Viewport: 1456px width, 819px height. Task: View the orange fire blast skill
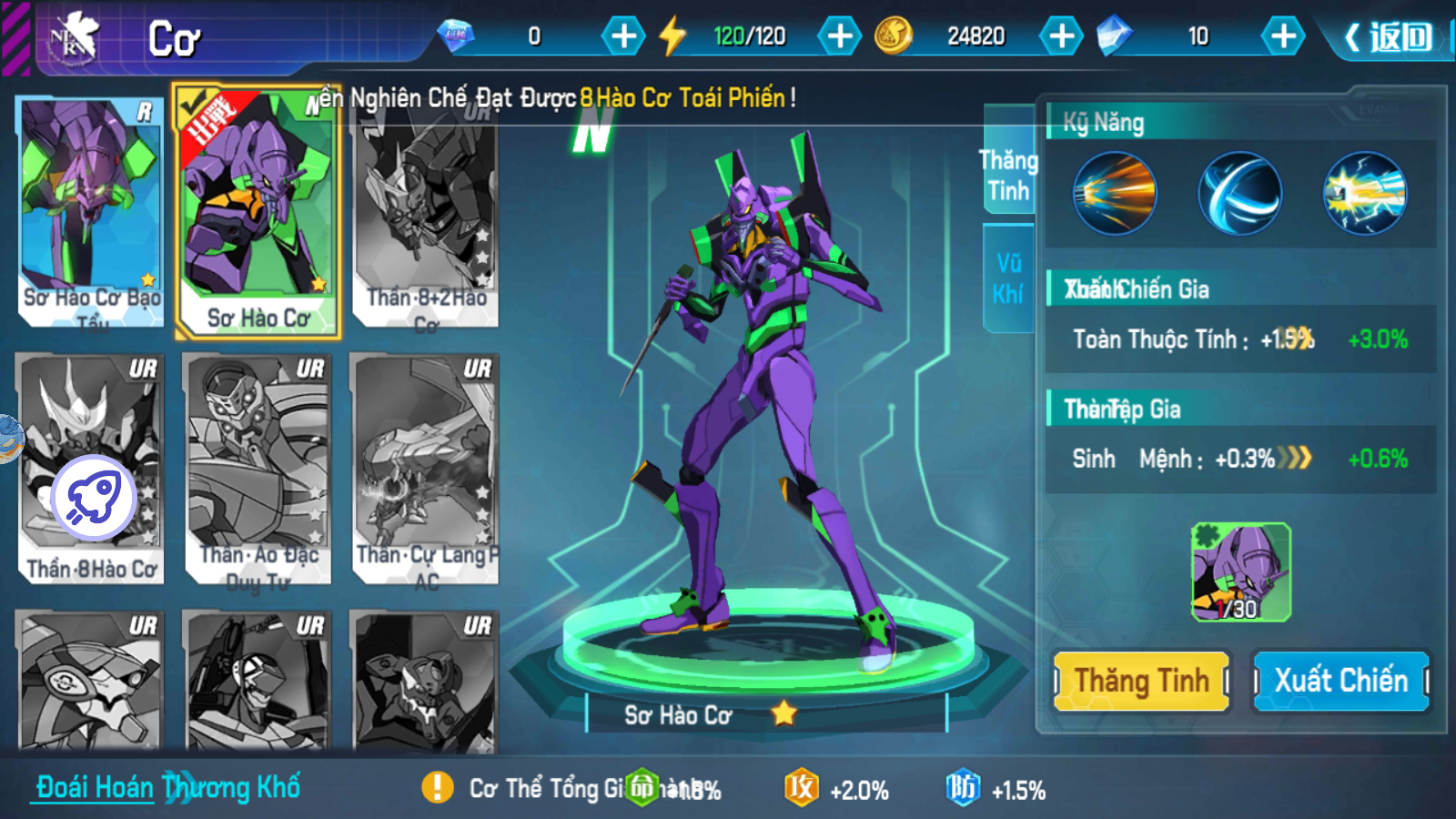1115,194
